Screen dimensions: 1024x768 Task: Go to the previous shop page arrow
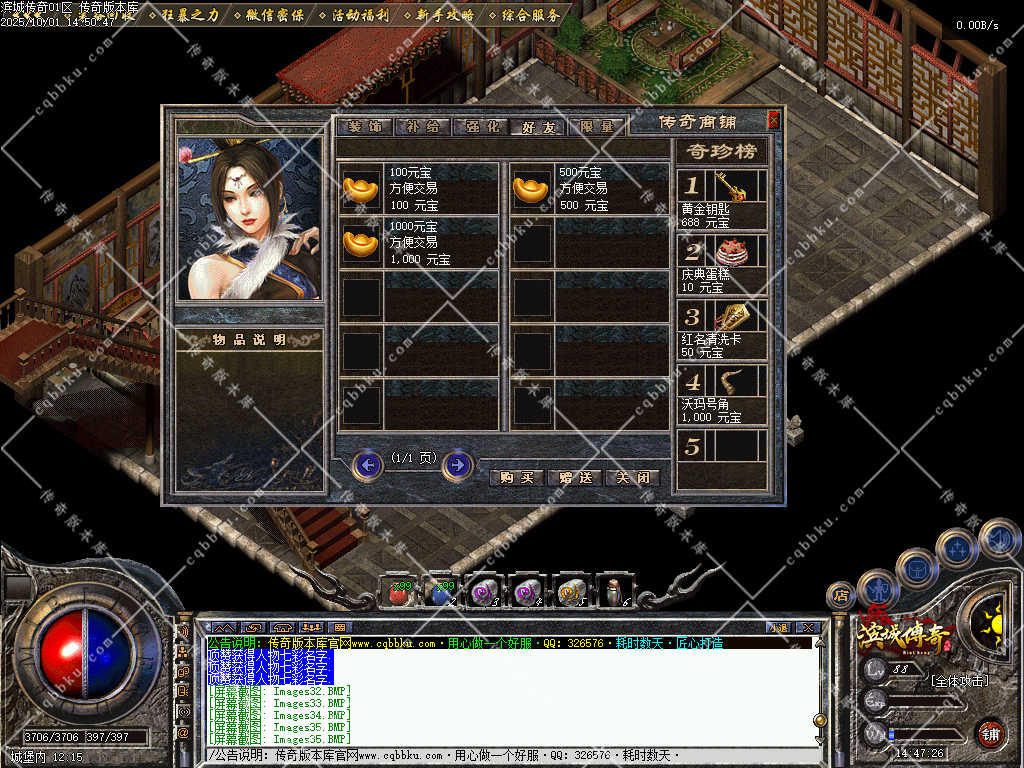tap(368, 464)
